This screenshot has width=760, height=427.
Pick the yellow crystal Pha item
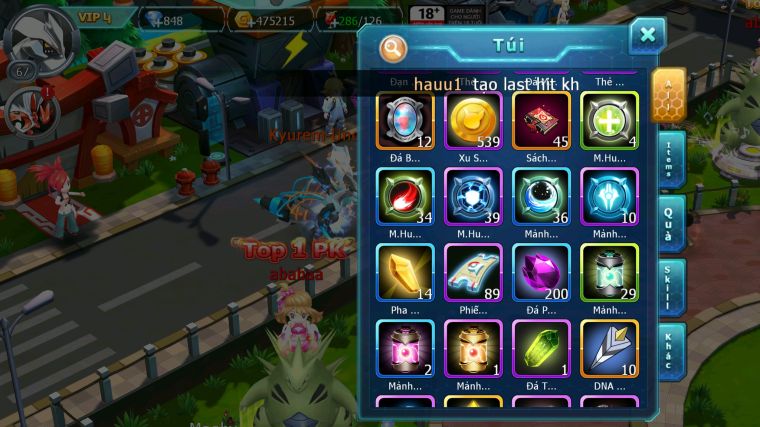[x=406, y=272]
